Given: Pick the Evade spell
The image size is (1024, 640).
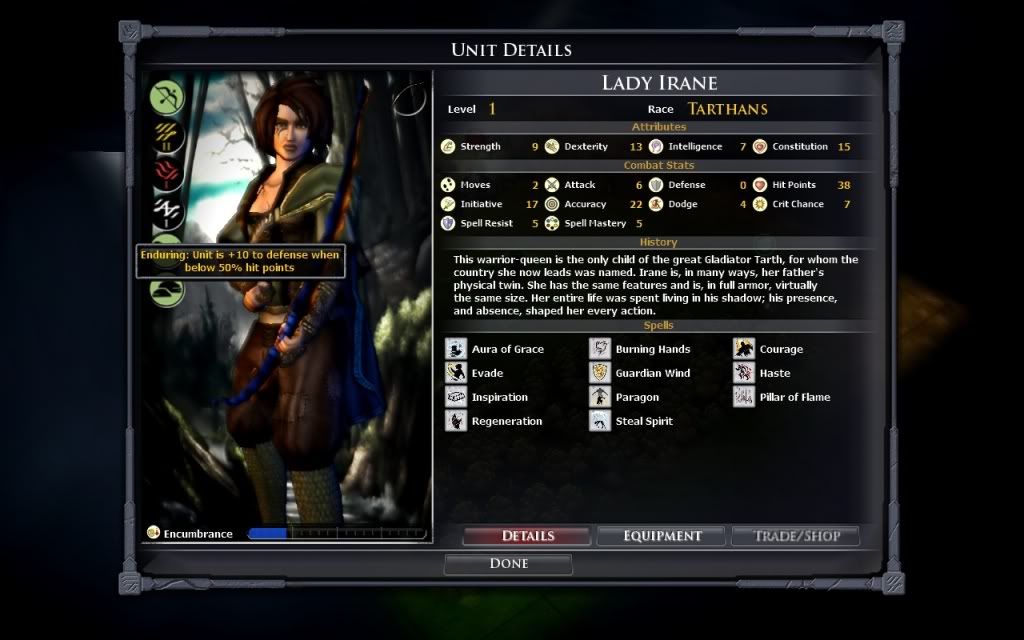Looking at the screenshot, I should [456, 373].
